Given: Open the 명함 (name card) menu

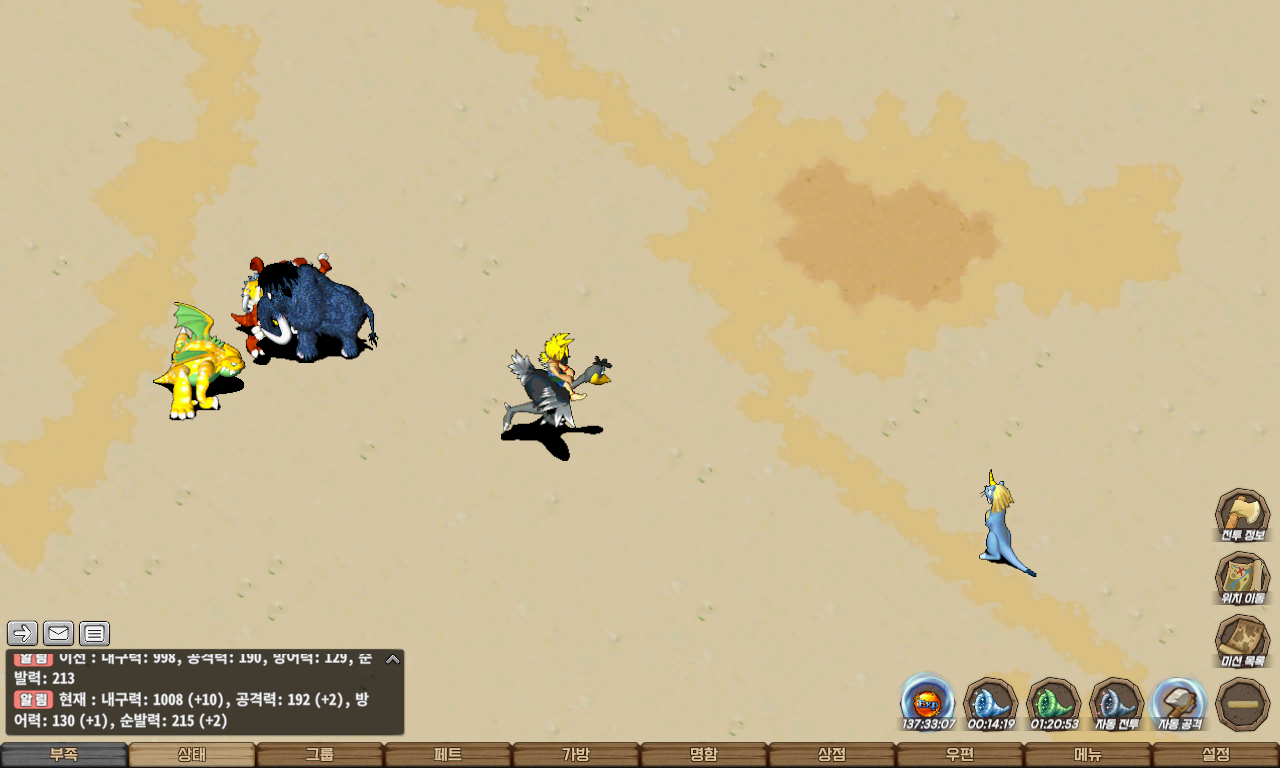Looking at the screenshot, I should 704,755.
